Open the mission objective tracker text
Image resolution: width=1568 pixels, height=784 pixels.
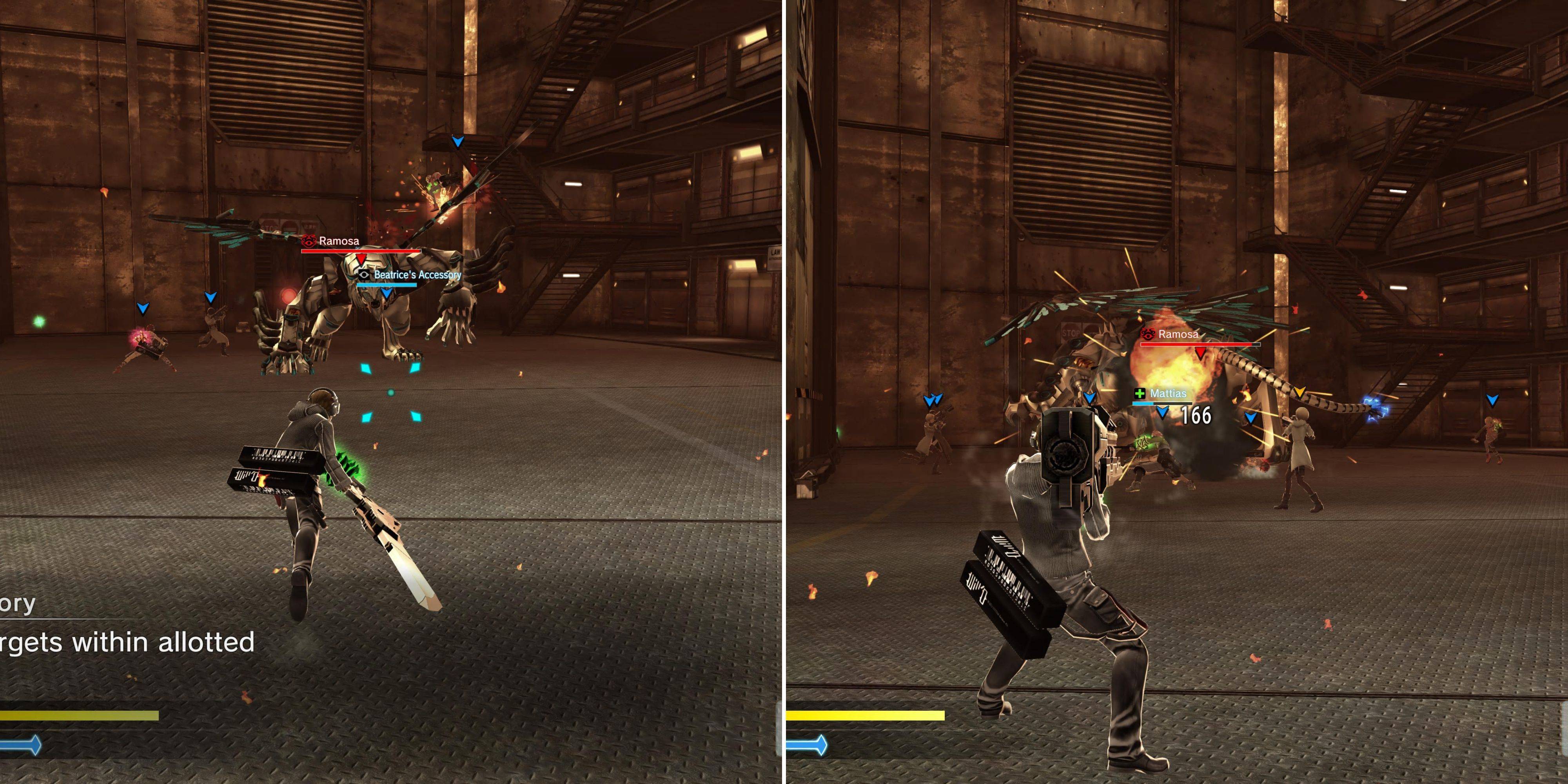tap(127, 642)
